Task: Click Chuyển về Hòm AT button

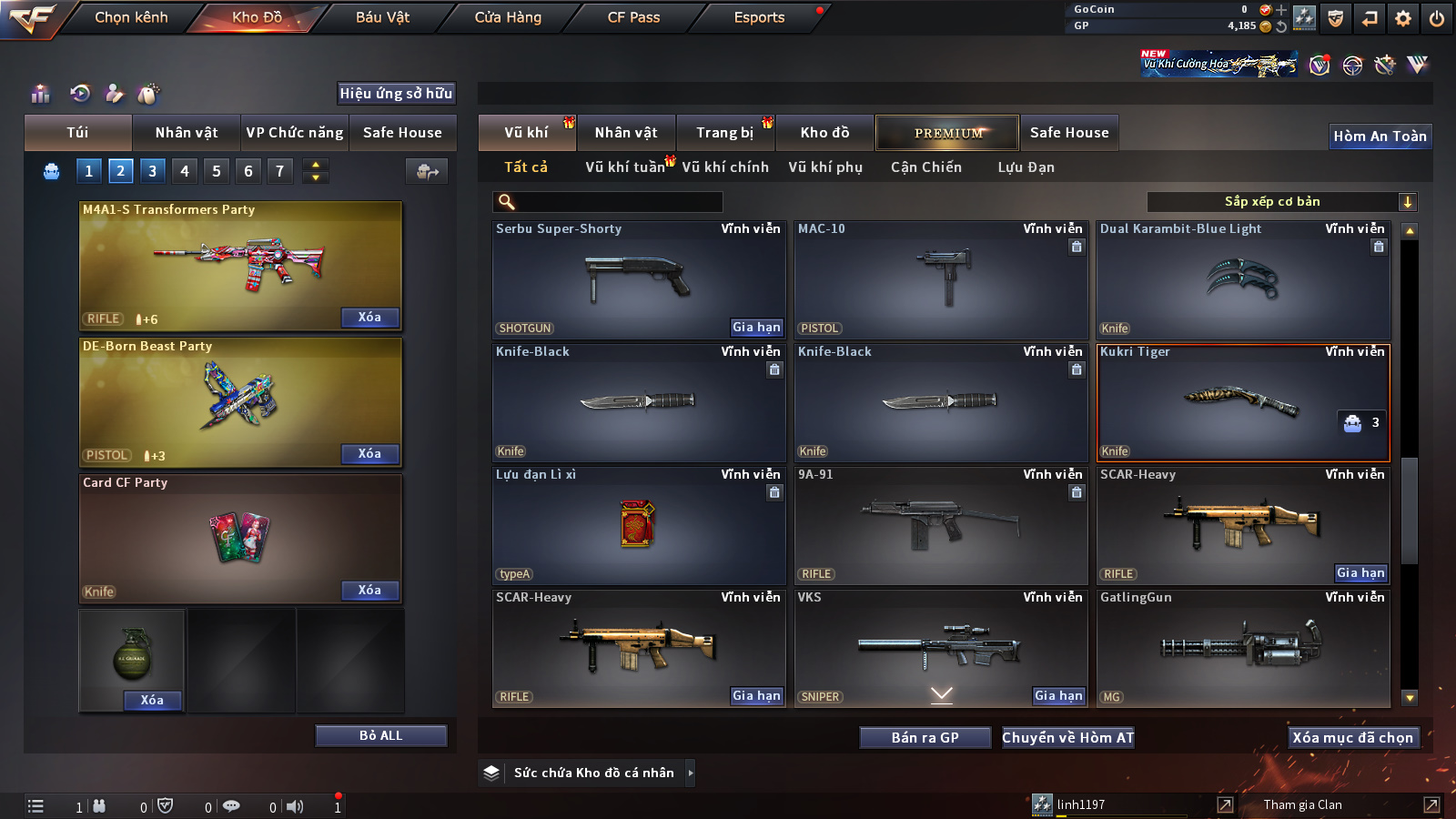Action: 1068,737
